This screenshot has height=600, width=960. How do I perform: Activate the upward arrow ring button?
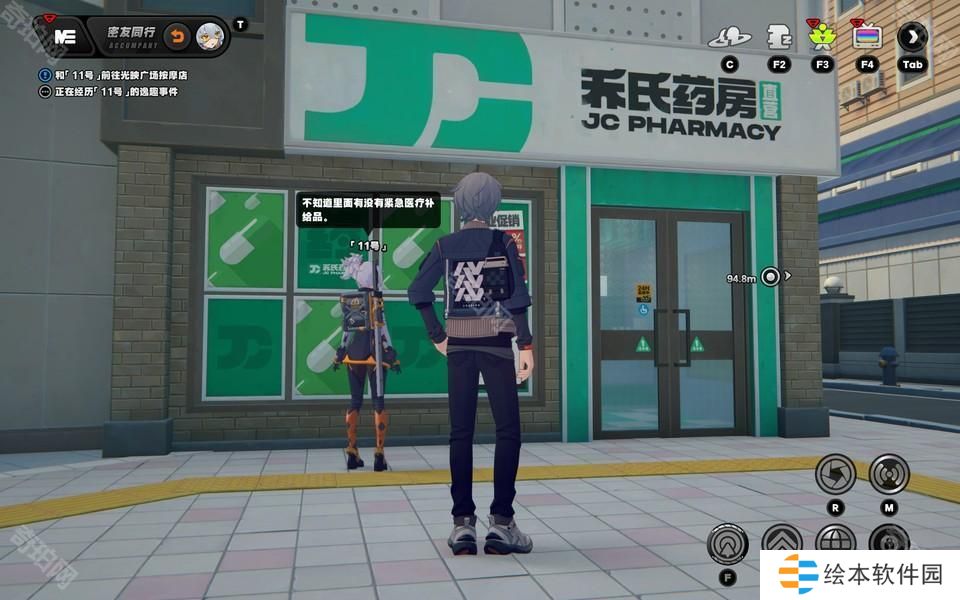pyautogui.click(x=727, y=544)
